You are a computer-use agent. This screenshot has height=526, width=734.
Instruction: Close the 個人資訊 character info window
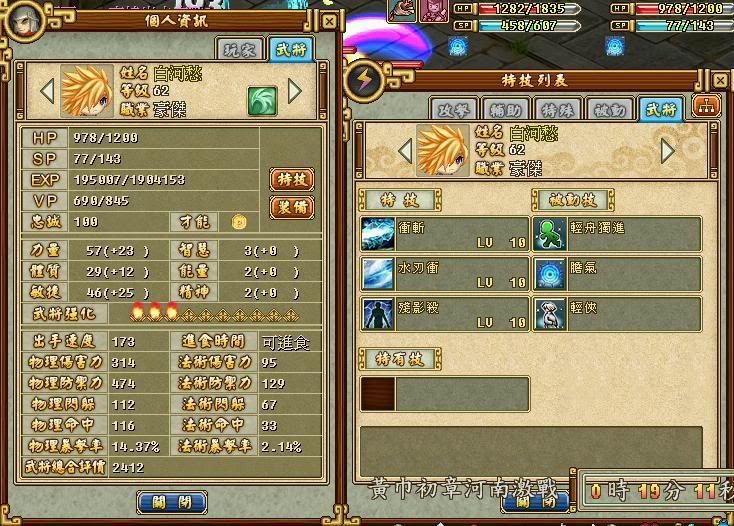point(329,21)
